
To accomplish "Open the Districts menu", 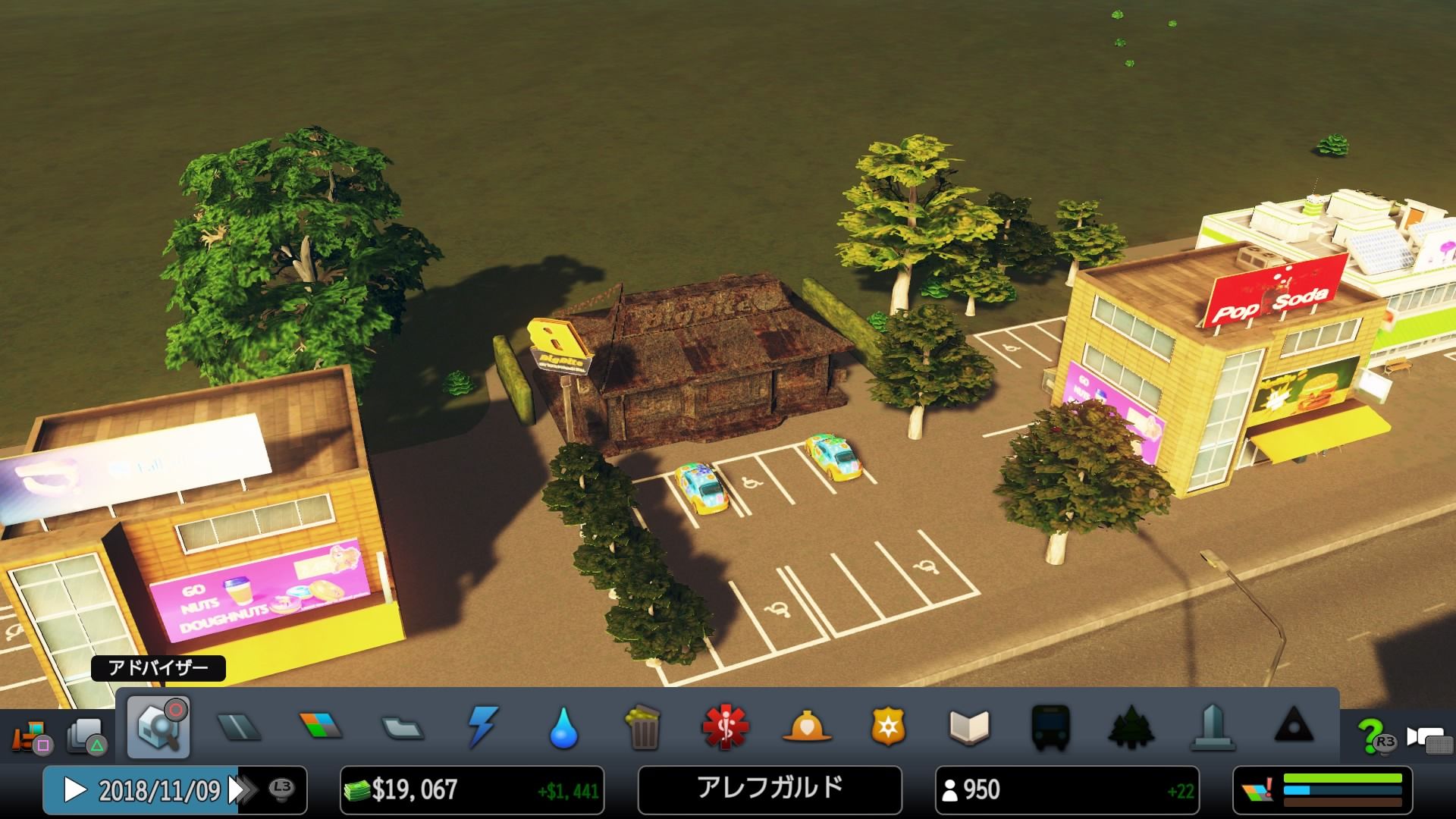I will point(403,728).
